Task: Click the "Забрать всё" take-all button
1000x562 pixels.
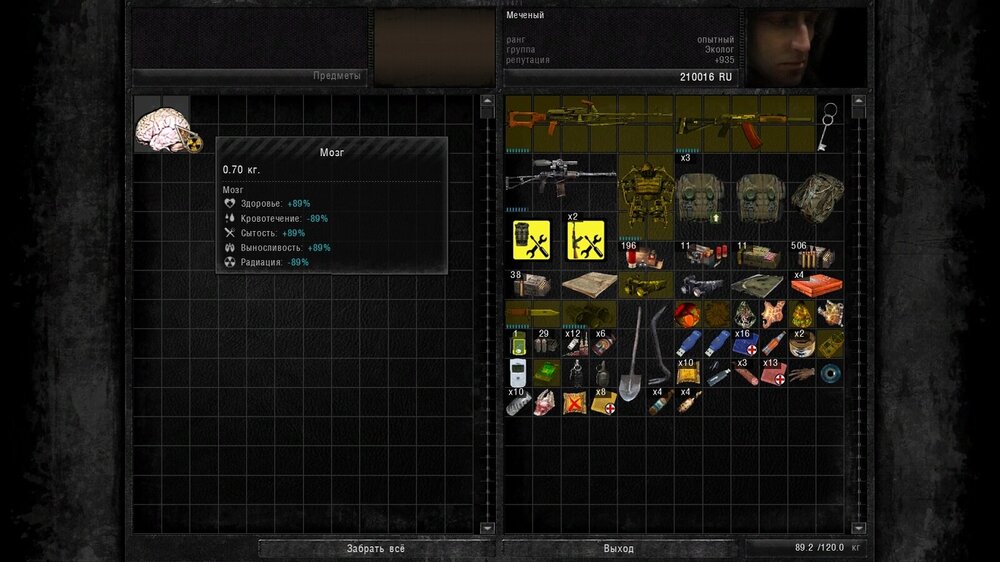Action: 376,548
